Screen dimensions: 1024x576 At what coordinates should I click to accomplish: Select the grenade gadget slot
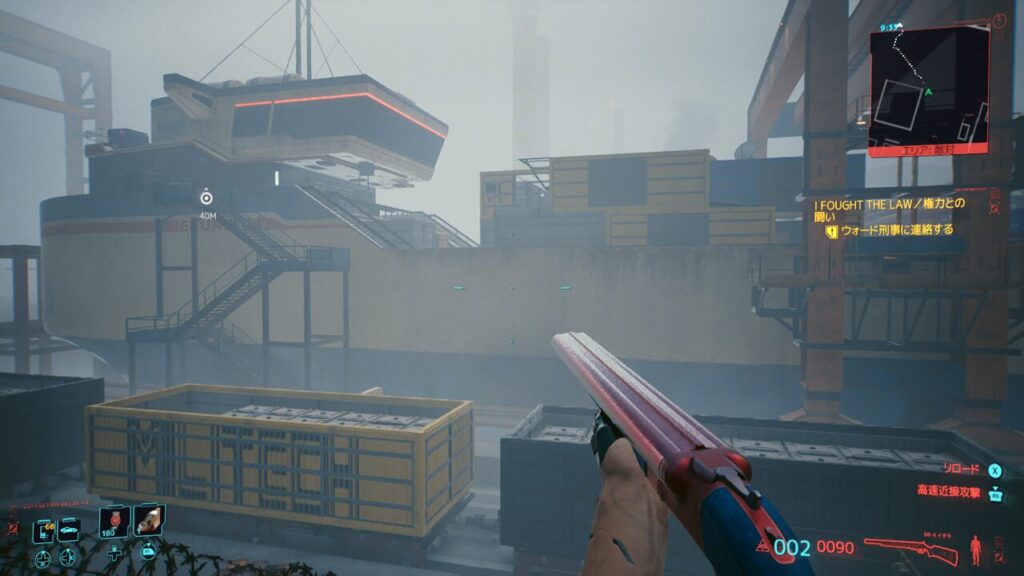148,519
